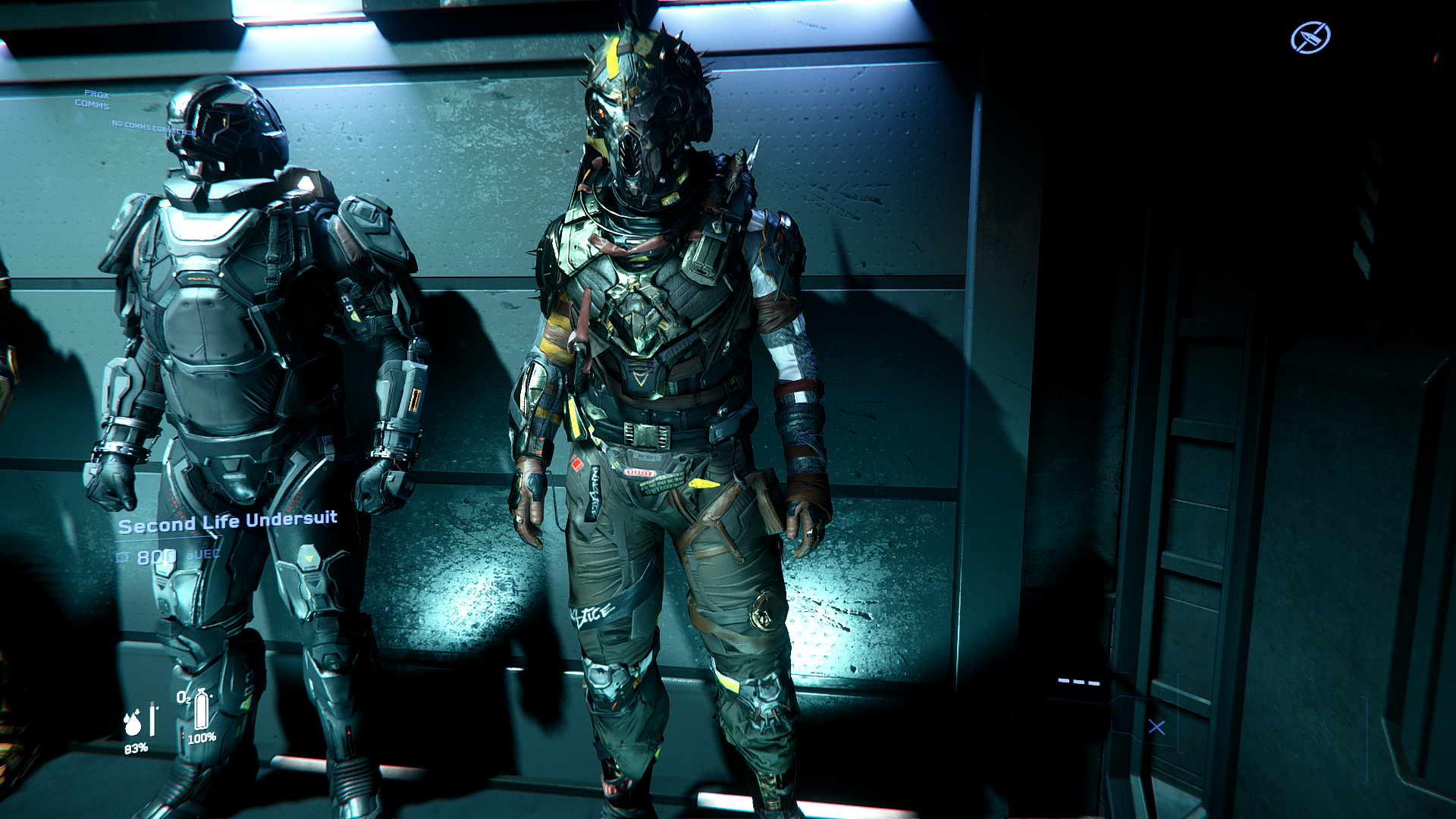Click the O2 oxygen tank icon
This screenshot has height=819, width=1456.
[x=200, y=710]
